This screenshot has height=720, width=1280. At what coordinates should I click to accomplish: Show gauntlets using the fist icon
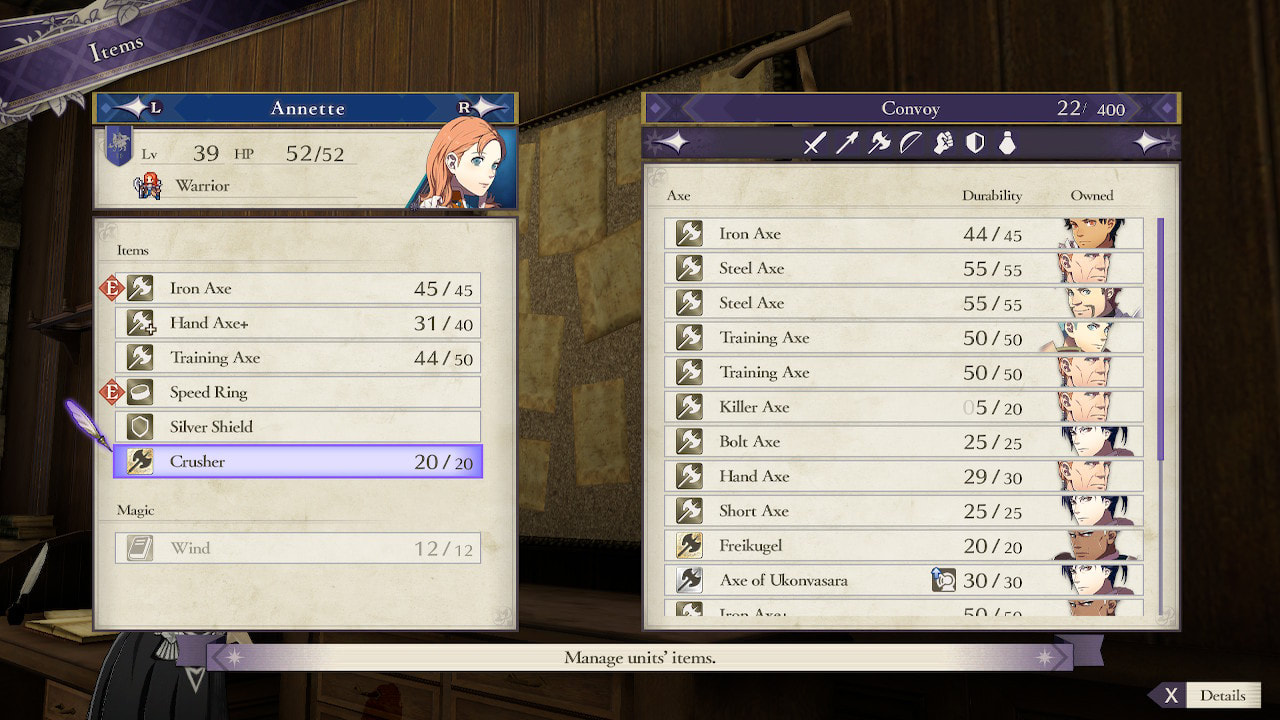coord(943,144)
